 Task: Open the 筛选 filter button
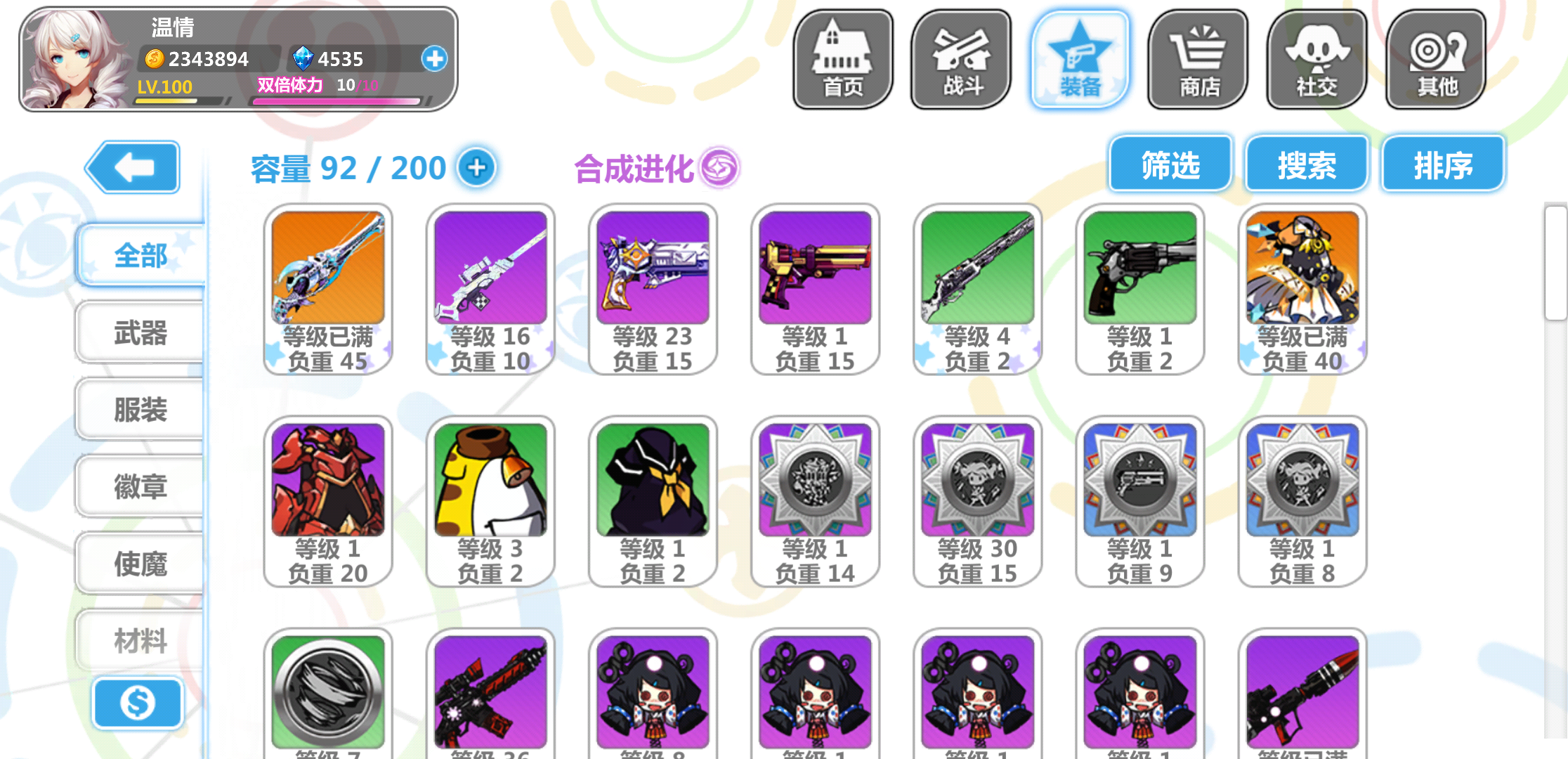tap(1170, 164)
